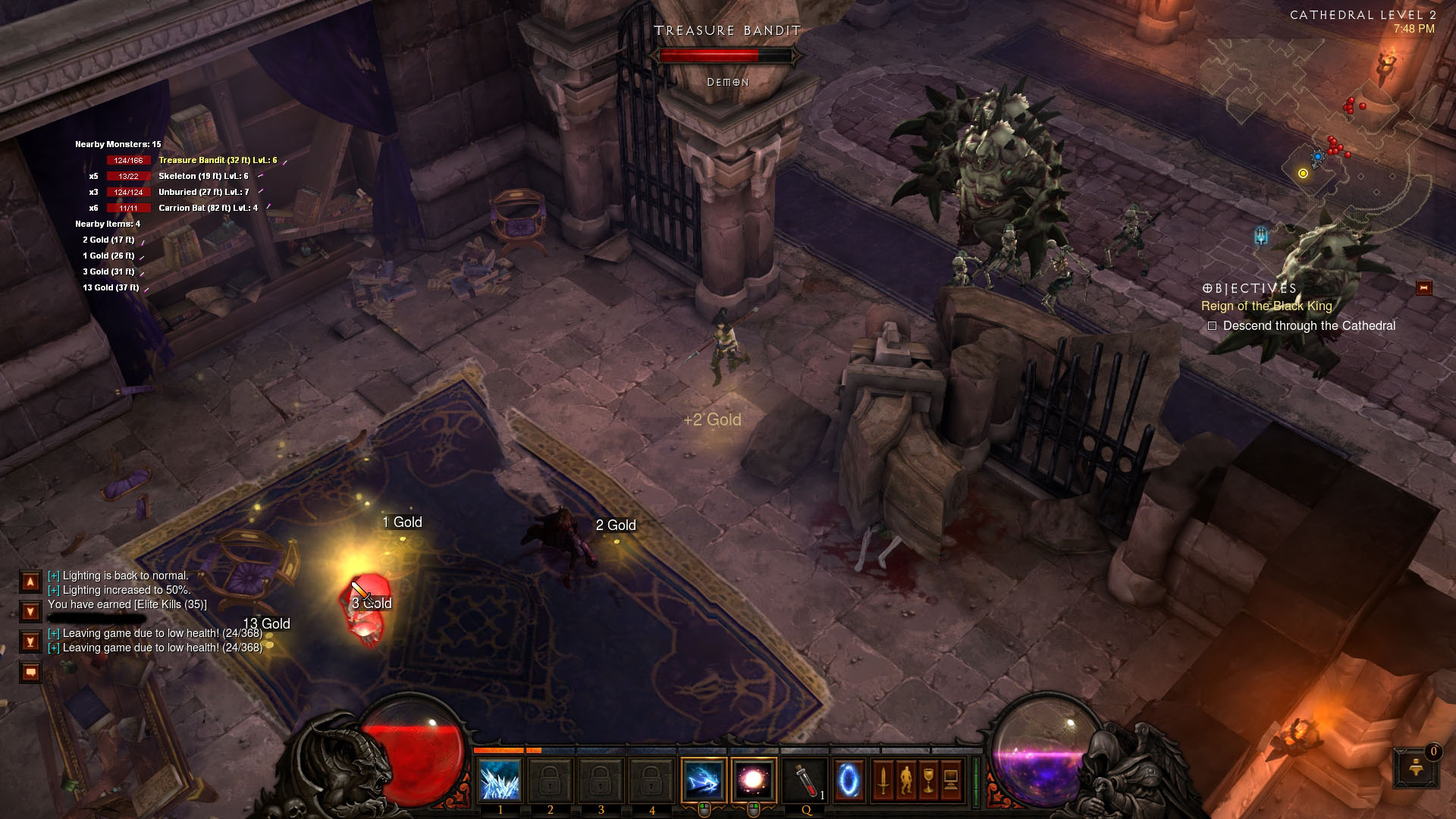Open the notification button showing 0
This screenshot has width=1456, height=819.
1416,767
